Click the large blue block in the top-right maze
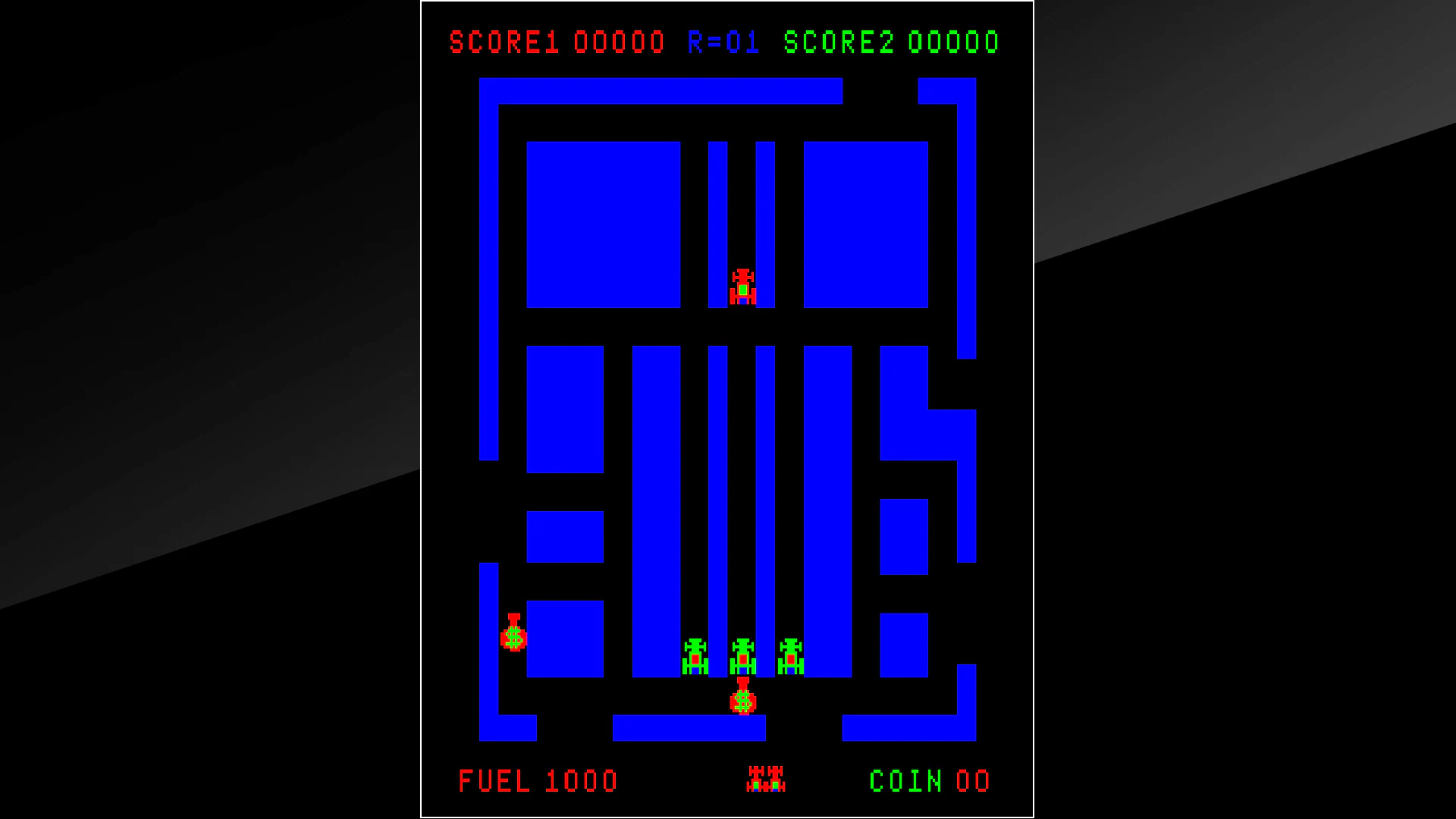The image size is (1456, 819). pos(865,224)
